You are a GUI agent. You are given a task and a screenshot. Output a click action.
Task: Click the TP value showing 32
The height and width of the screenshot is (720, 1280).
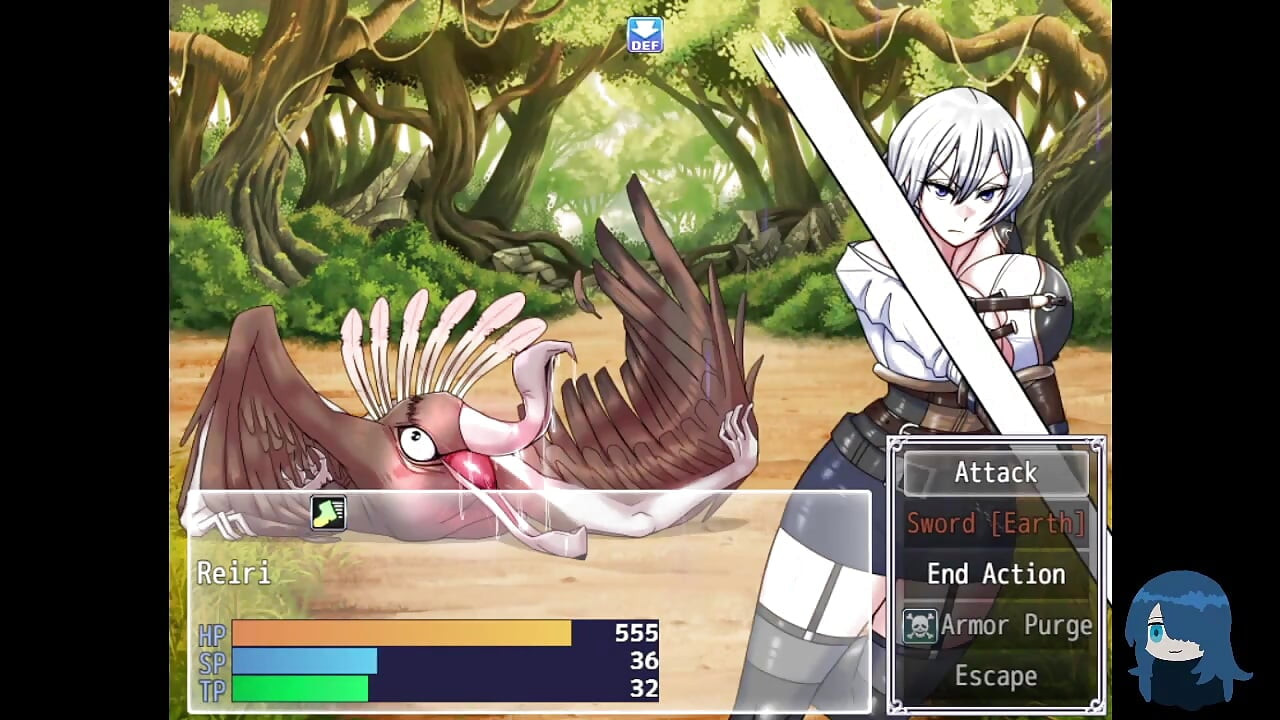[x=644, y=689]
